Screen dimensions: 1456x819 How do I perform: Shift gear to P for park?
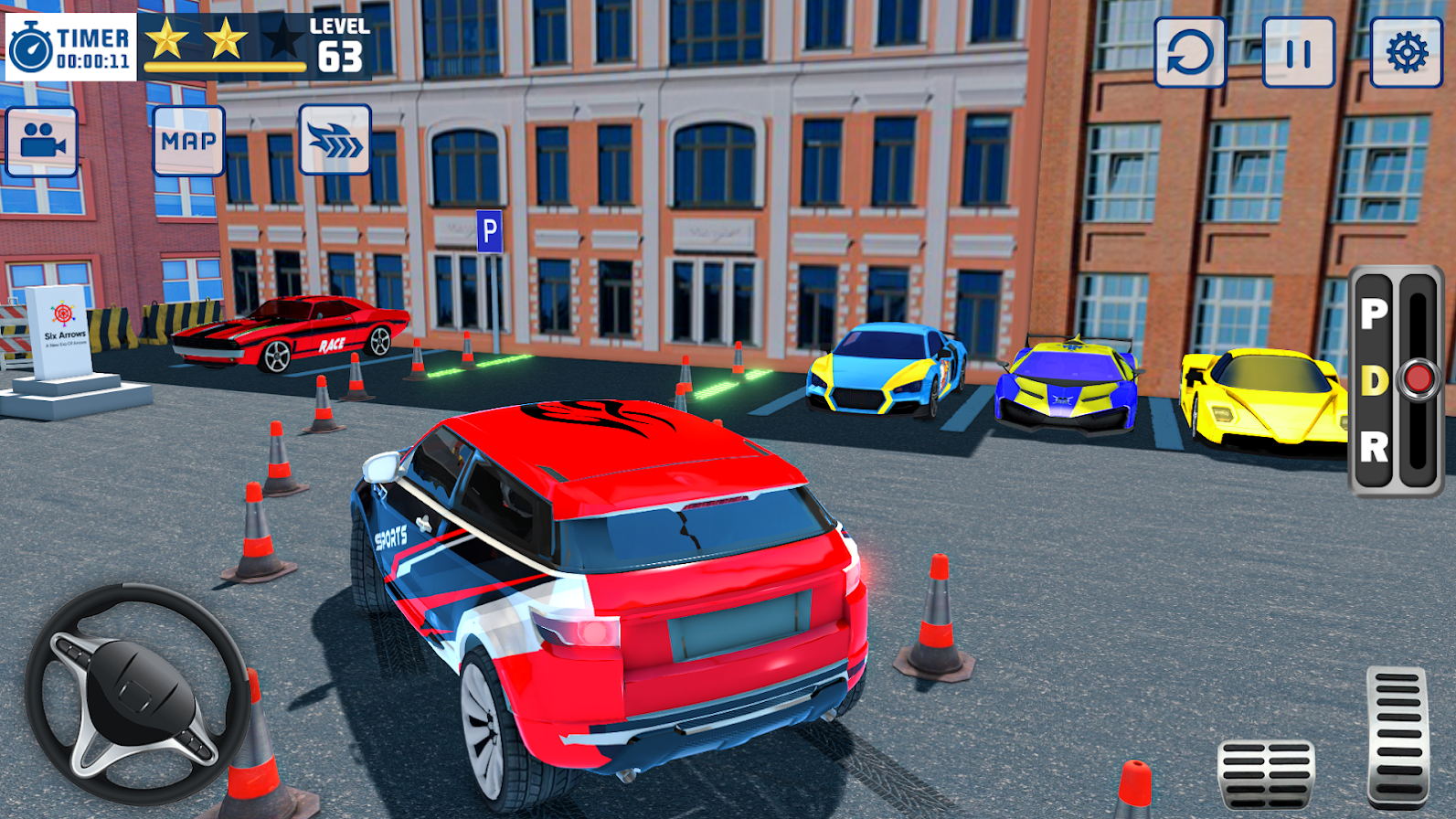(x=1373, y=314)
